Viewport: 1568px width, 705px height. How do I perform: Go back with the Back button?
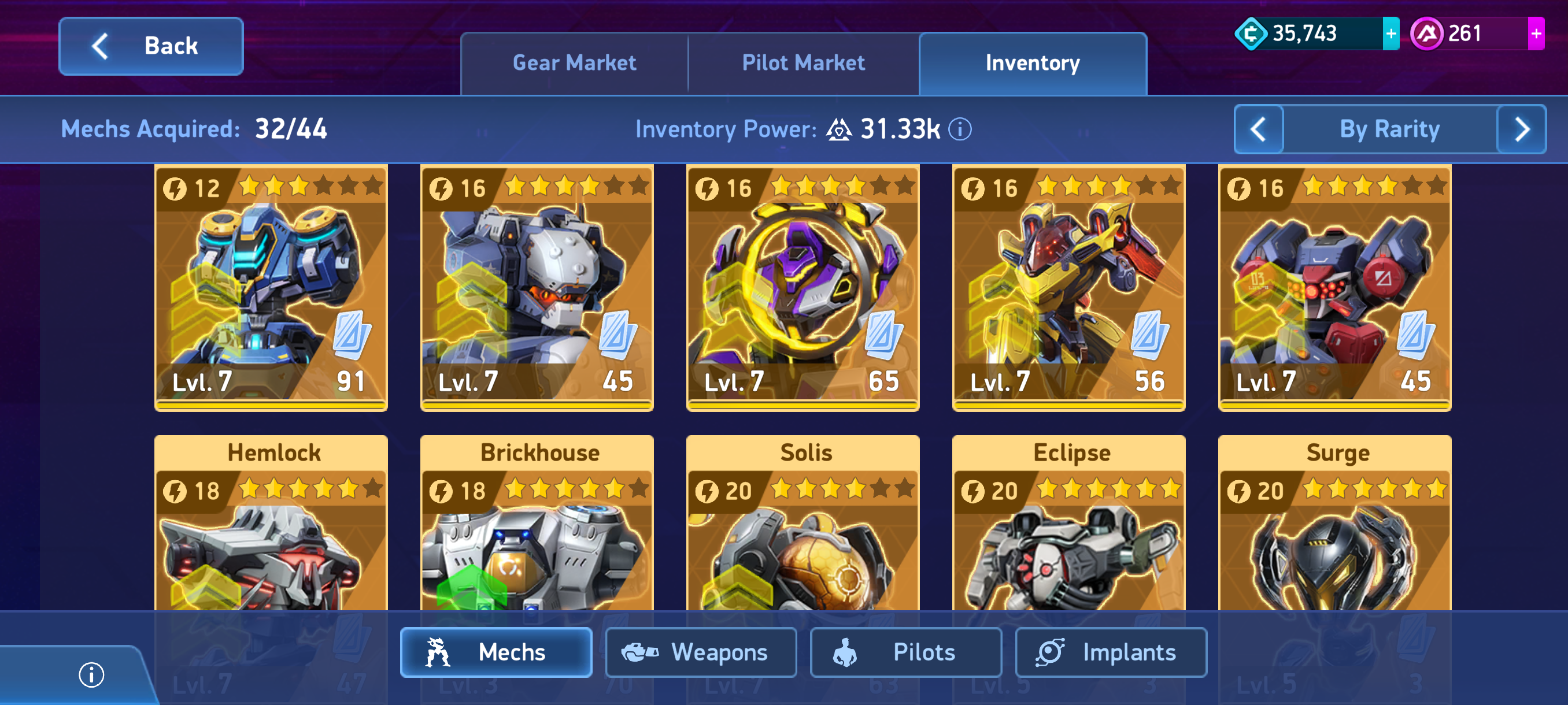151,46
